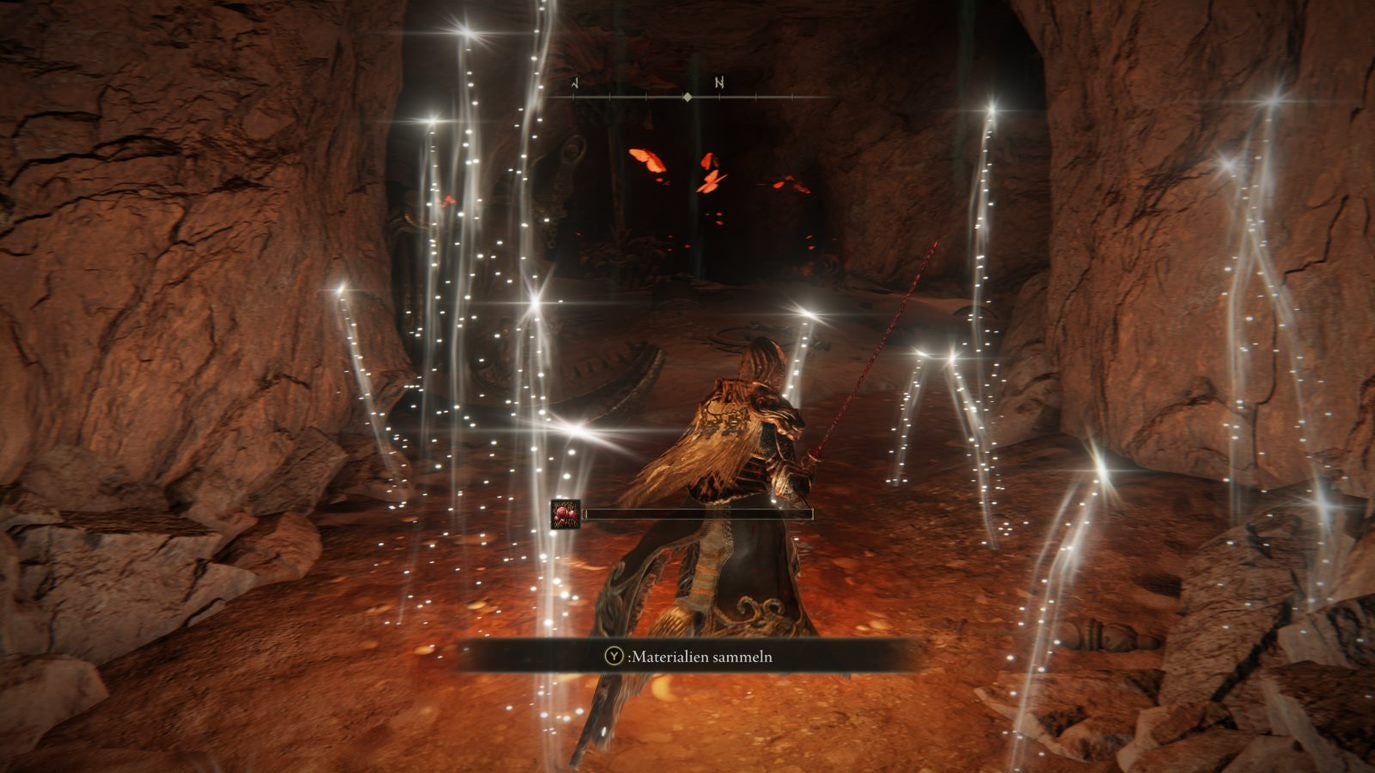Click the compass tick right of the diamond
Screen dimensions: 1375x773
click(x=718, y=97)
